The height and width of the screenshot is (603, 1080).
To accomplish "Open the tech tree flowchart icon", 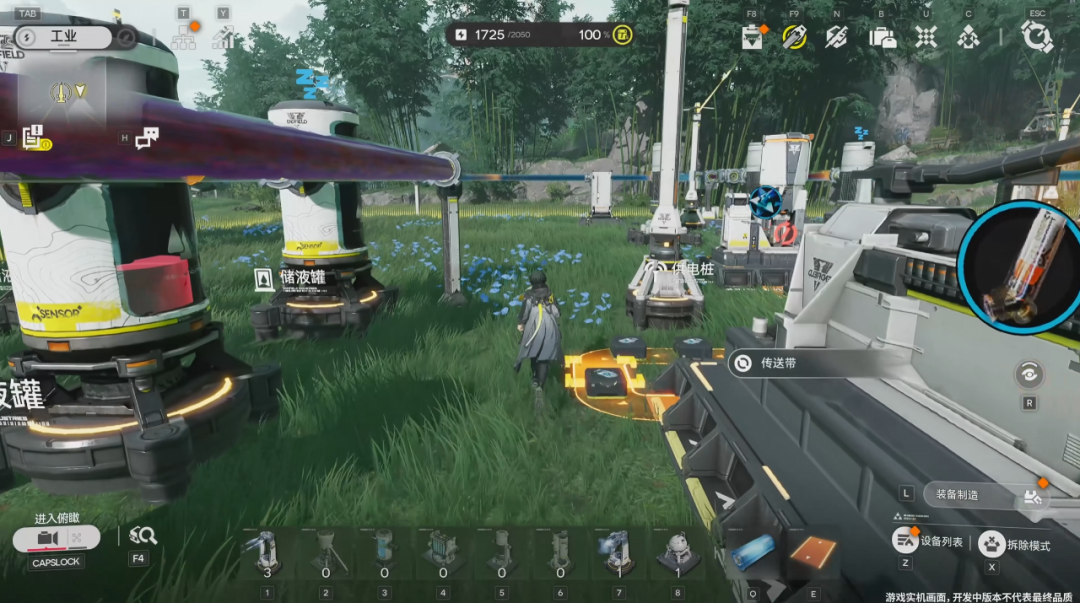I will [x=183, y=38].
